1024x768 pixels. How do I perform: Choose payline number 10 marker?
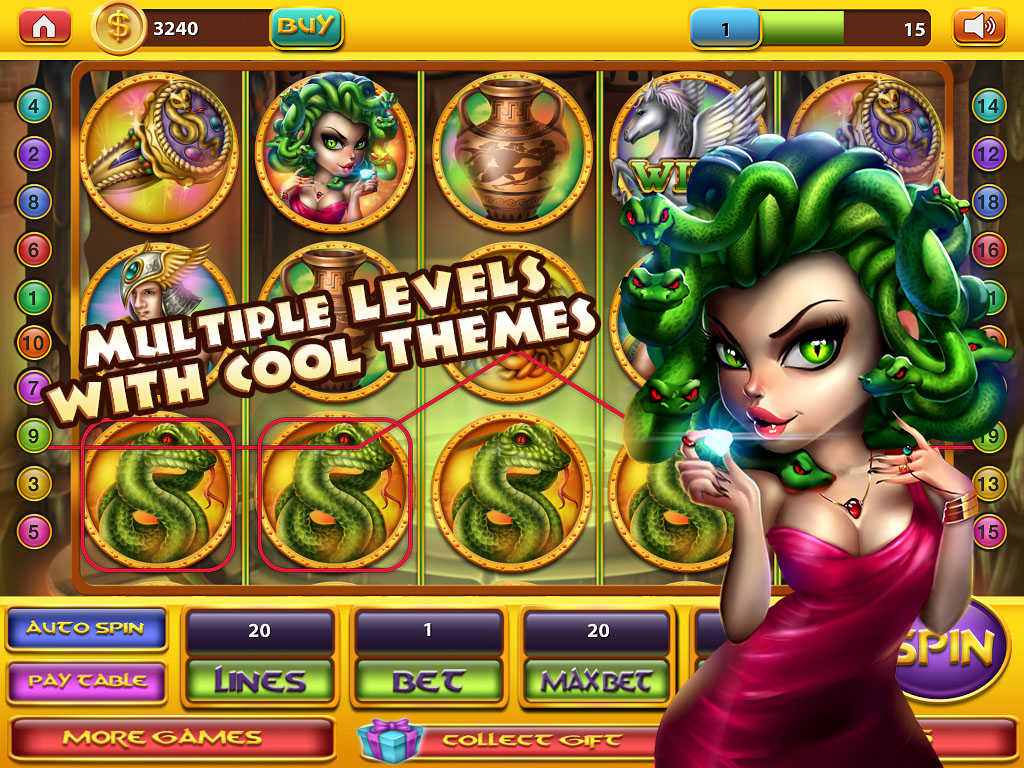34,343
